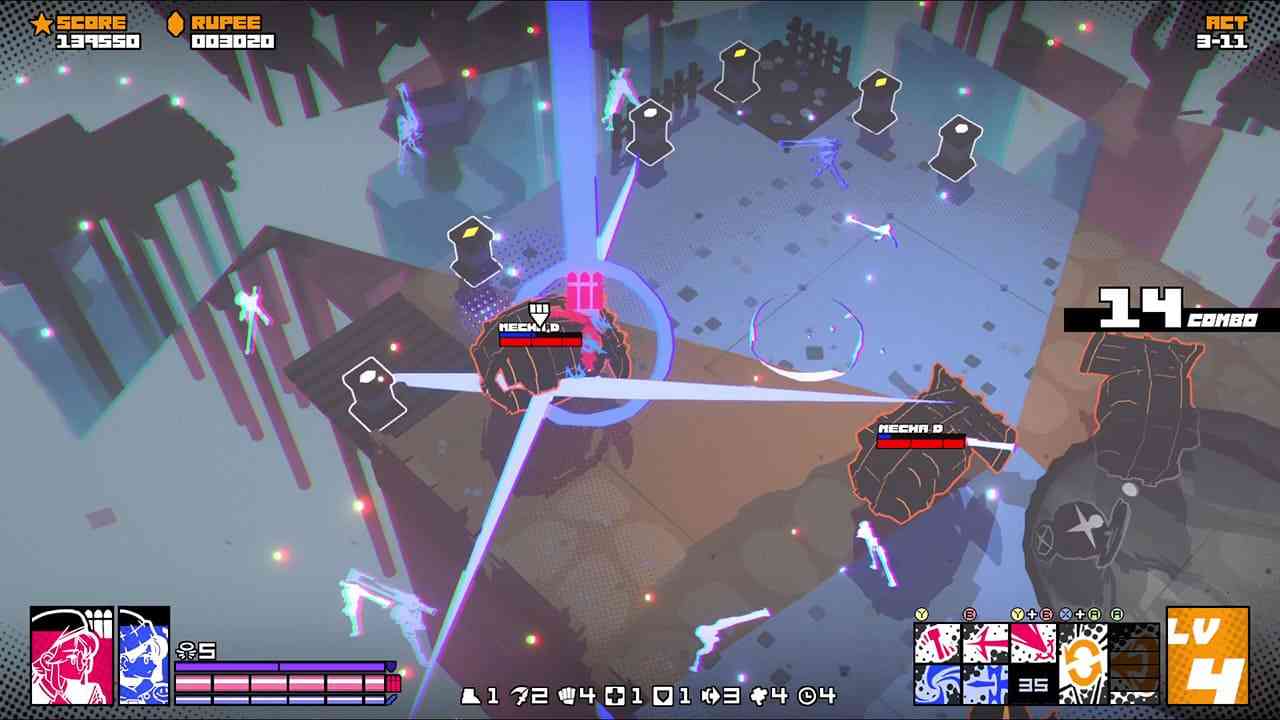Click the health cross item icon
The width and height of the screenshot is (1280, 720).
tap(614, 695)
